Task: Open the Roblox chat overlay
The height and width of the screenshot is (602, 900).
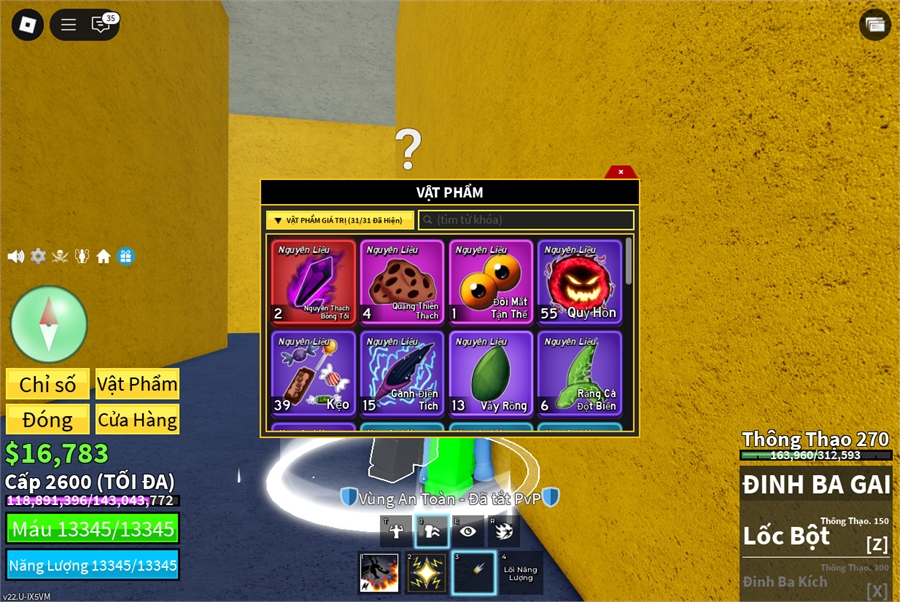Action: pos(102,25)
